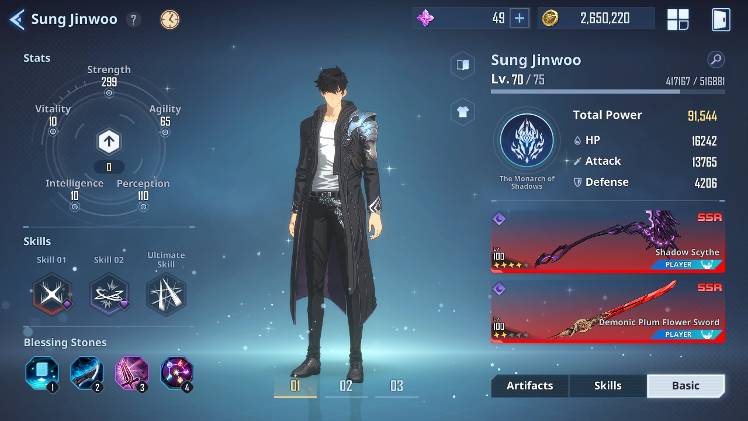Image resolution: width=748 pixels, height=421 pixels.
Task: Open the Ultimate Skill icon
Action: 165,293
